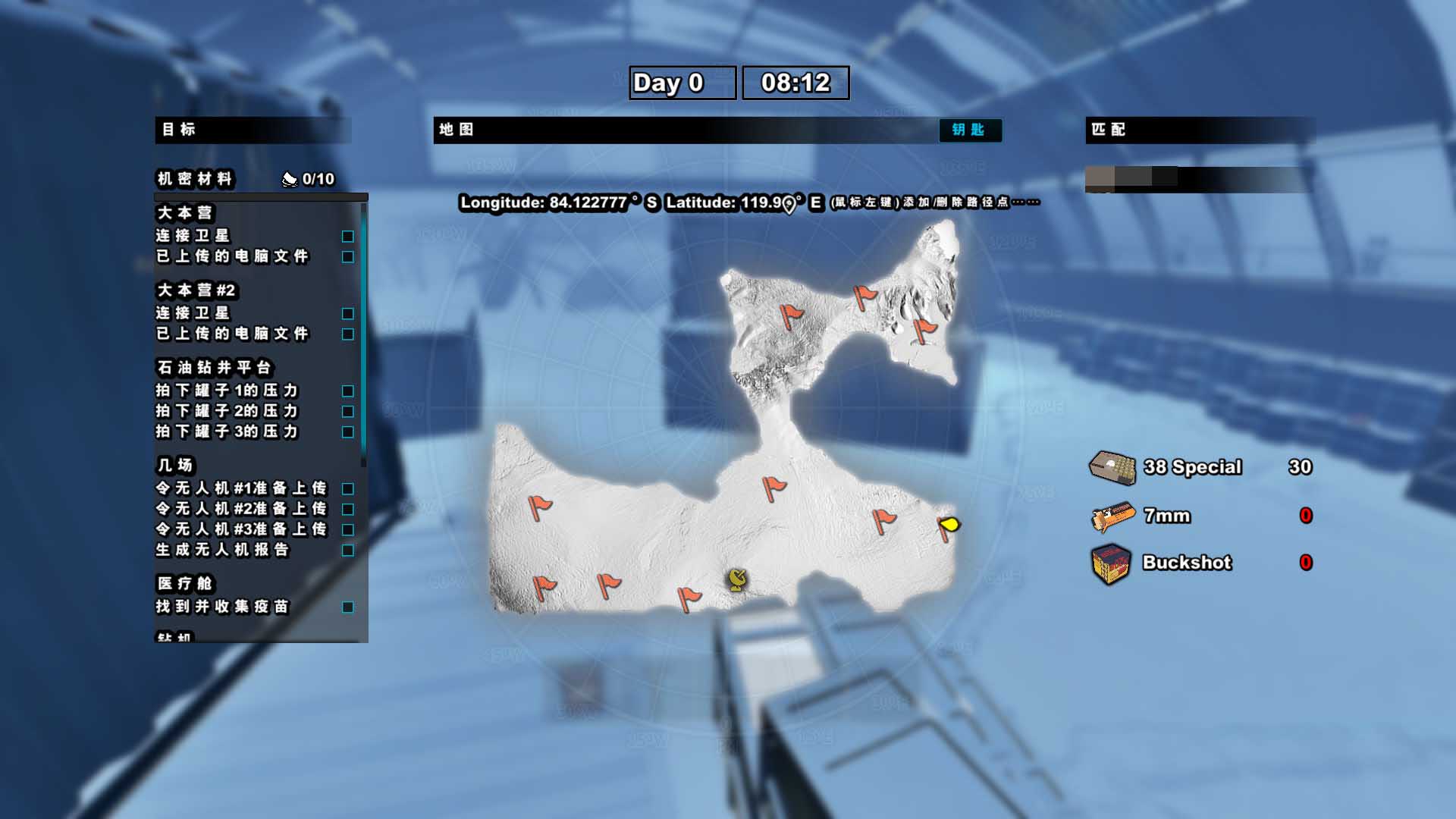
Task: Click the yellow satellite dish map marker
Action: tap(737, 580)
